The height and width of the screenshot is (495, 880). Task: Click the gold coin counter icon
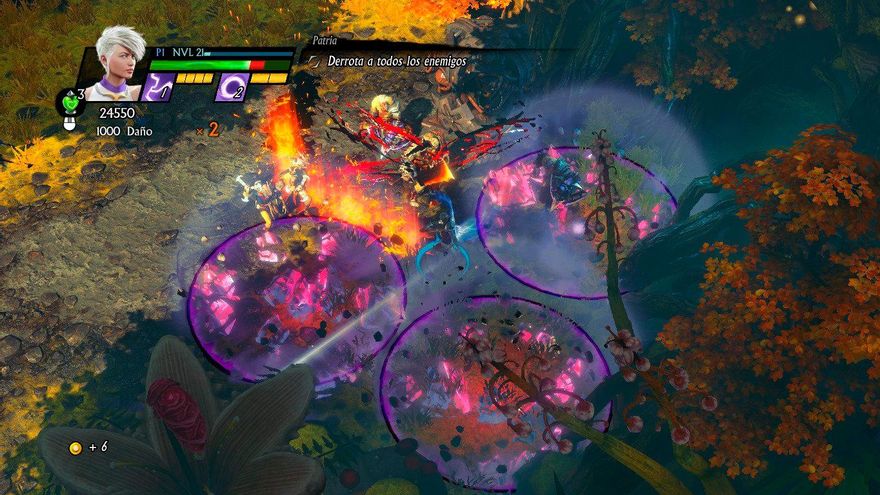74,447
